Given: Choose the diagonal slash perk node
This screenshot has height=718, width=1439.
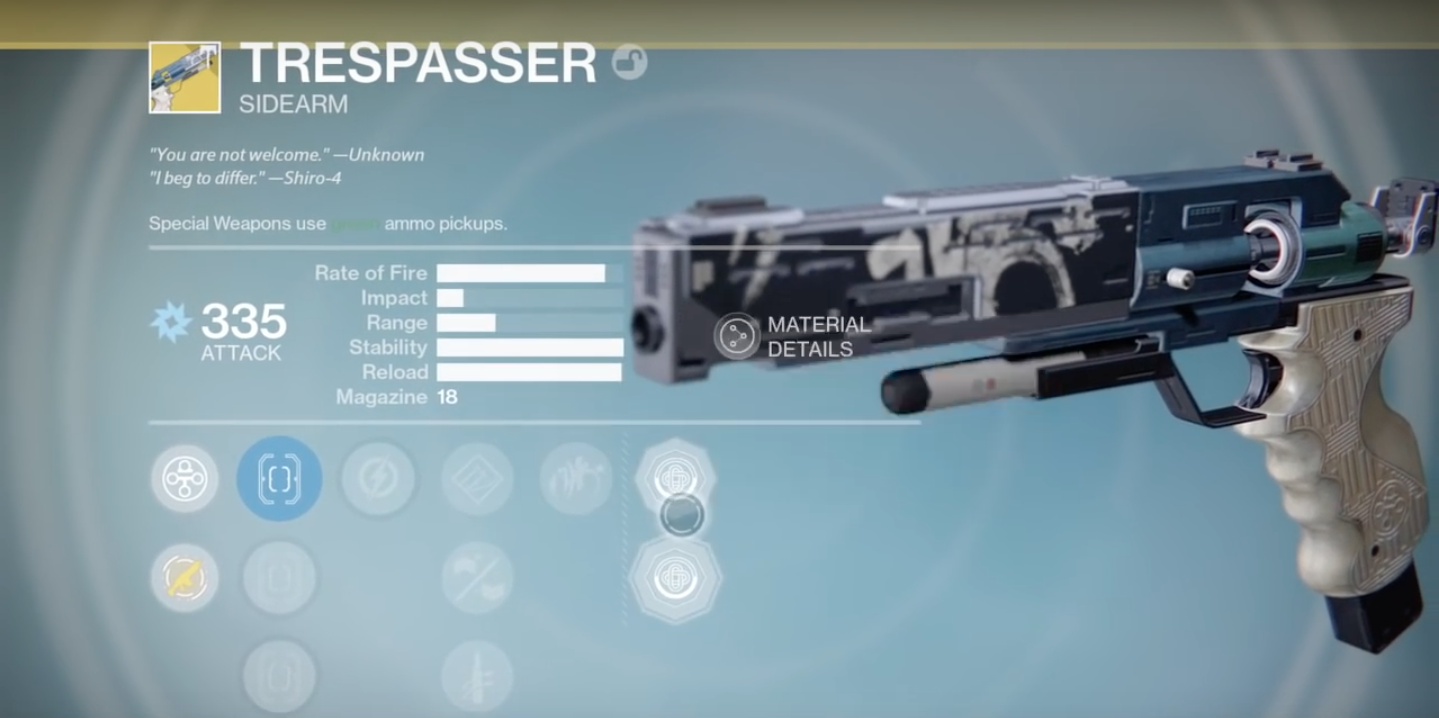Looking at the screenshot, I should pos(477,578).
